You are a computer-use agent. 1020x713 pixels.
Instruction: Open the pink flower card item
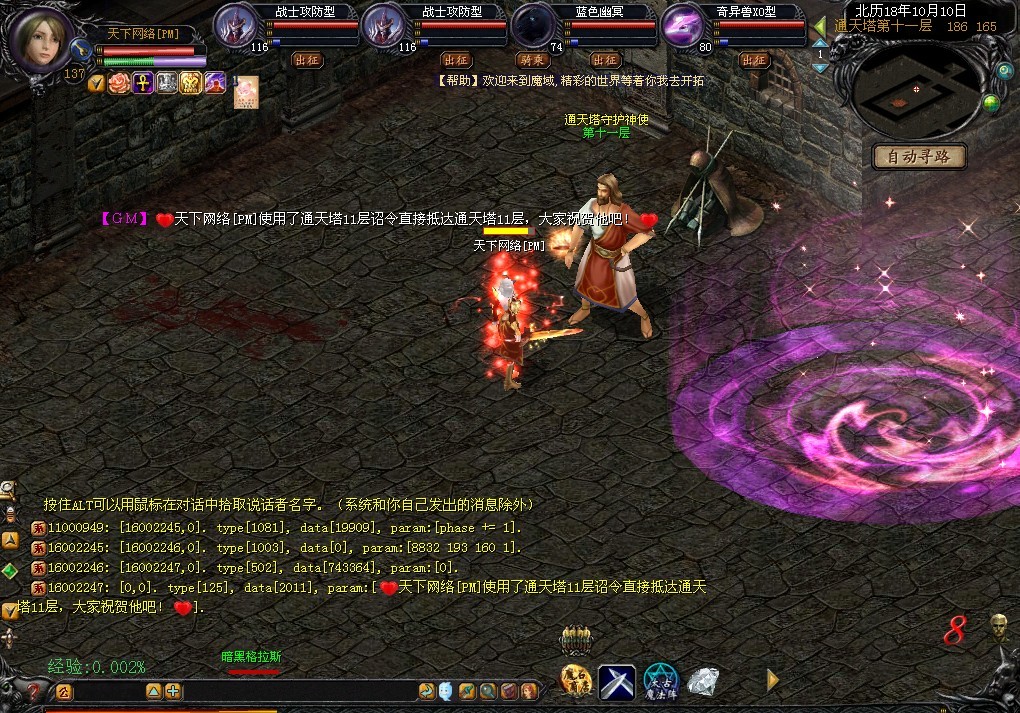point(246,91)
